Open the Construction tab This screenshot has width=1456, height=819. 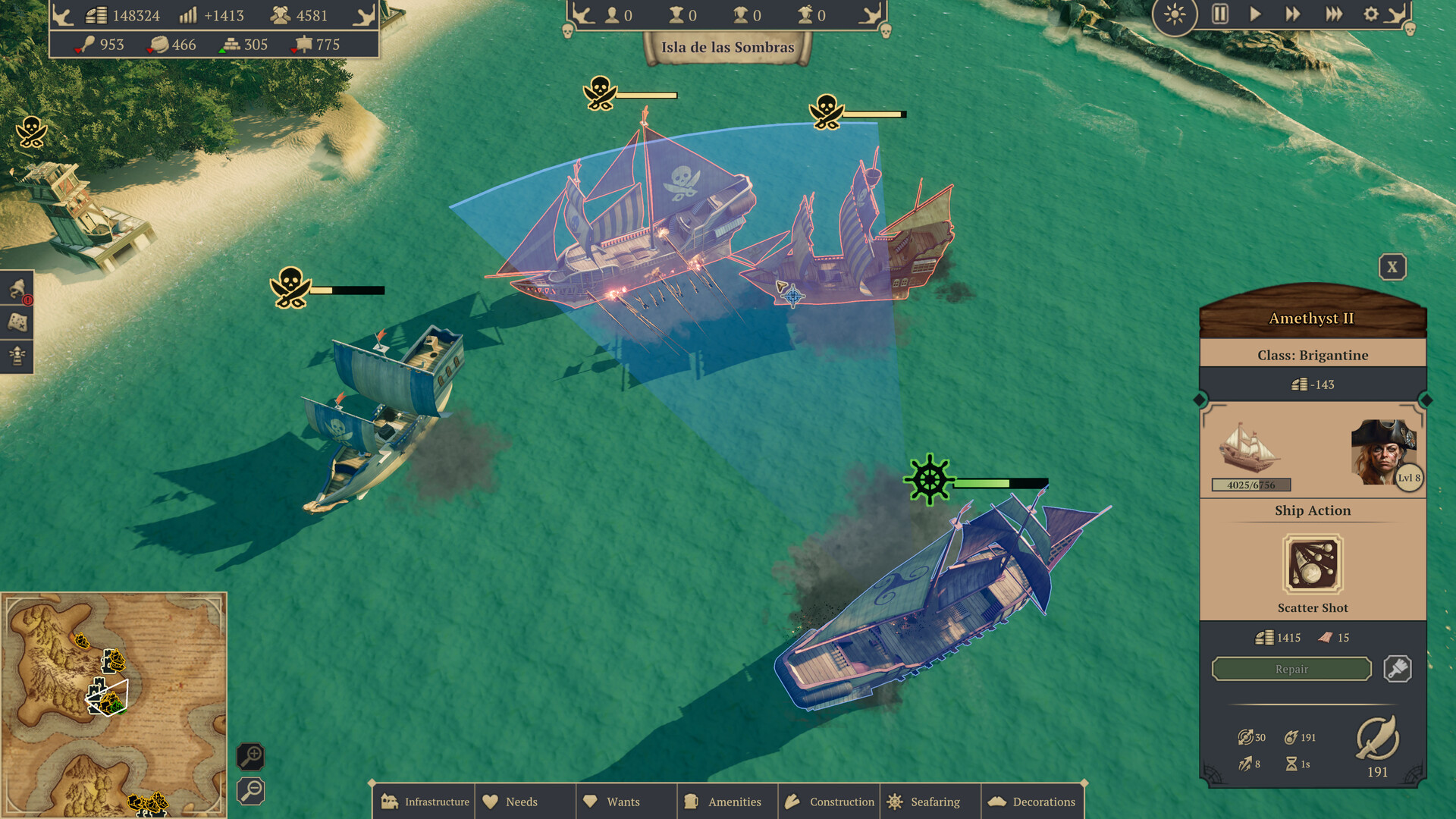[829, 802]
